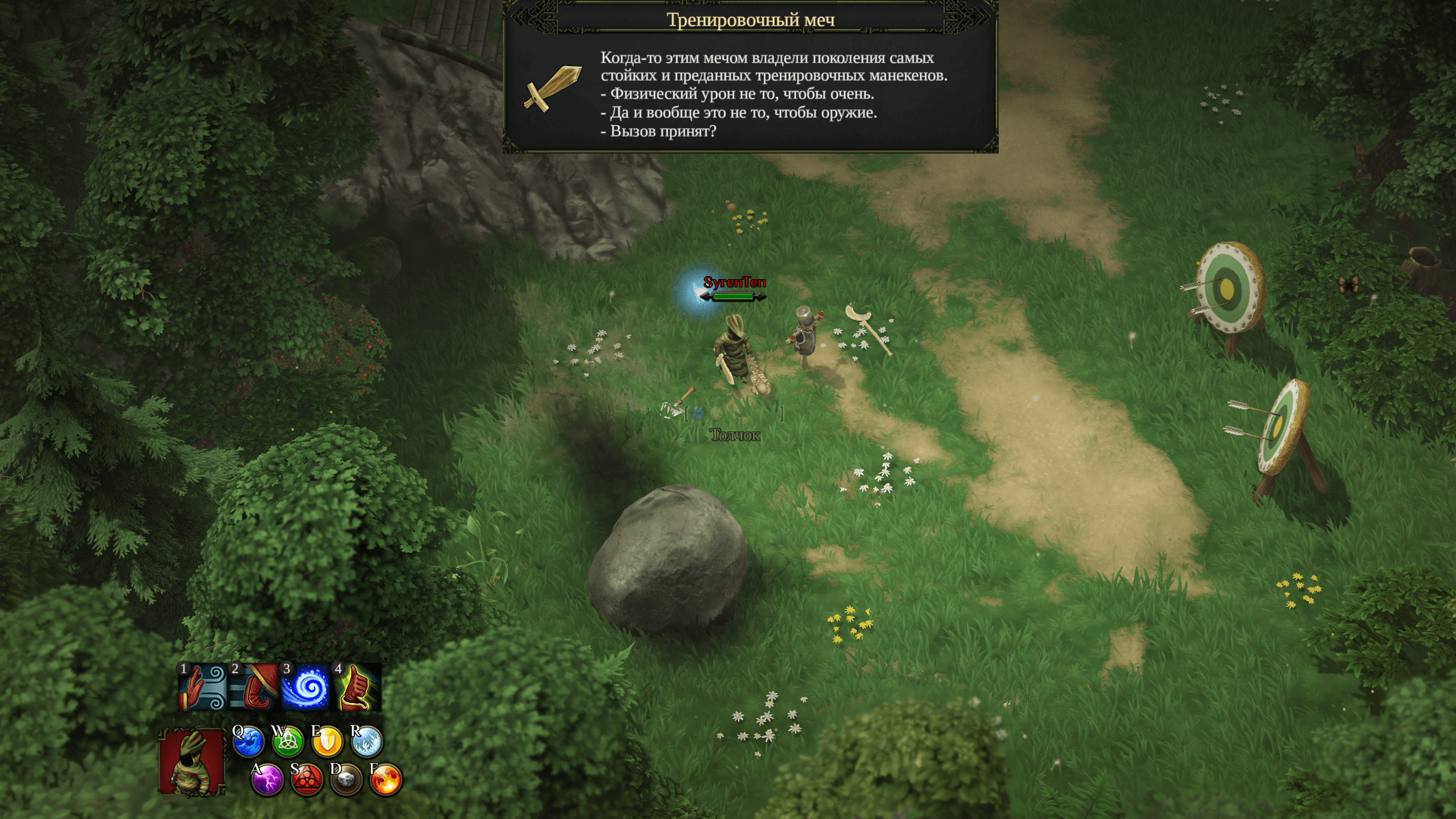Use the red boot haste spell
The image size is (1456, 819).
[254, 687]
